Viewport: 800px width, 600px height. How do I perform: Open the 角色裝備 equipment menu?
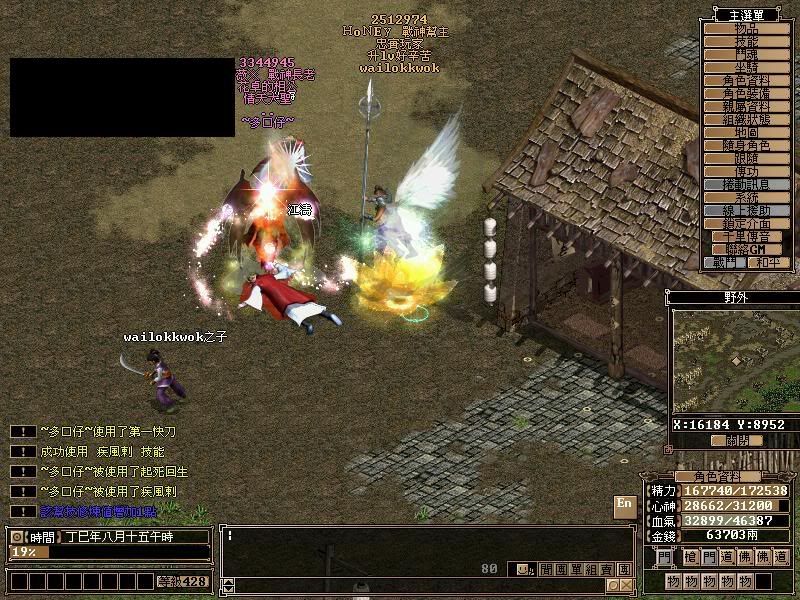pos(745,93)
